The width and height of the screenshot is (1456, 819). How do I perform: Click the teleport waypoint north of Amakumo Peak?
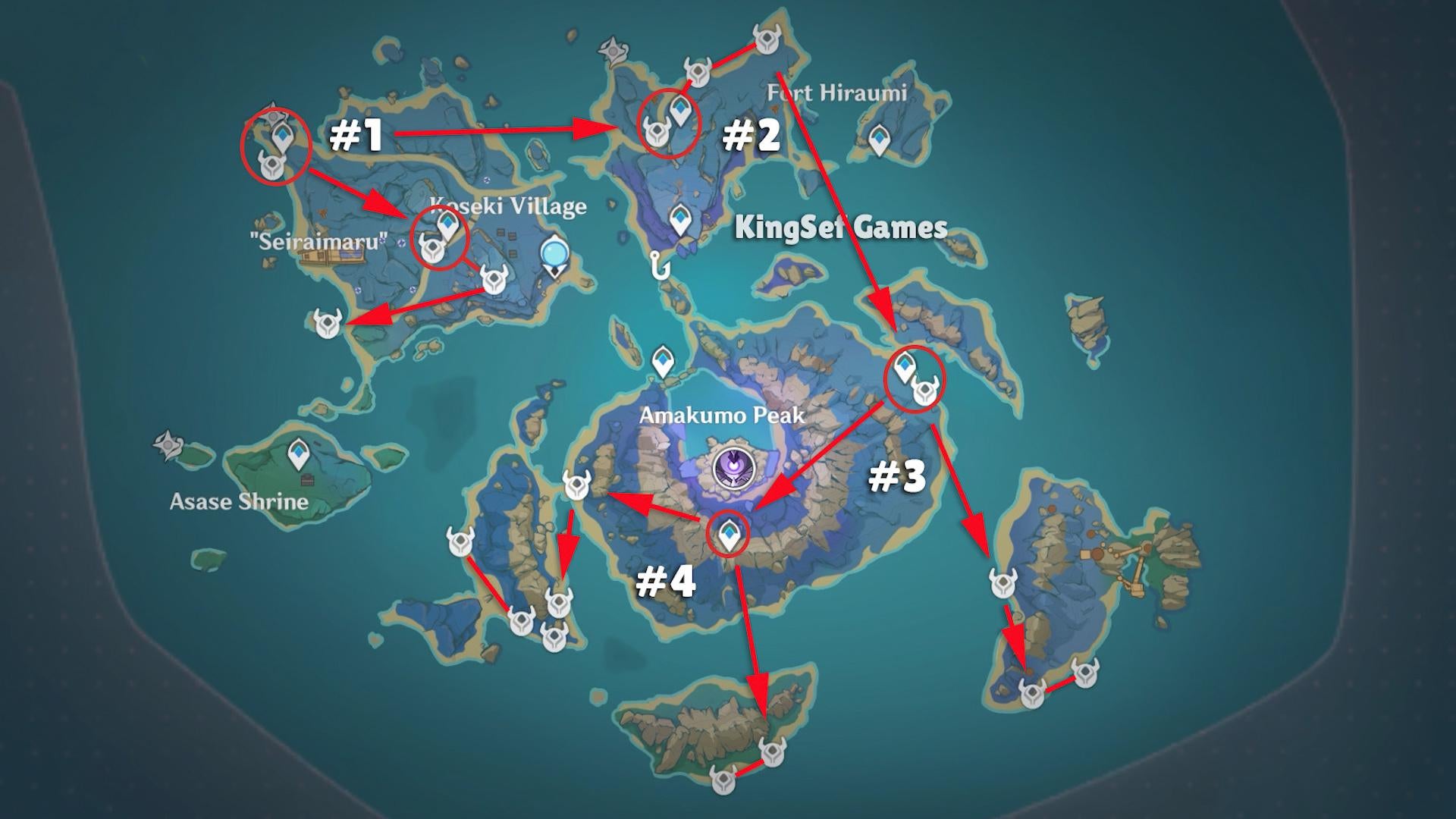click(x=663, y=362)
